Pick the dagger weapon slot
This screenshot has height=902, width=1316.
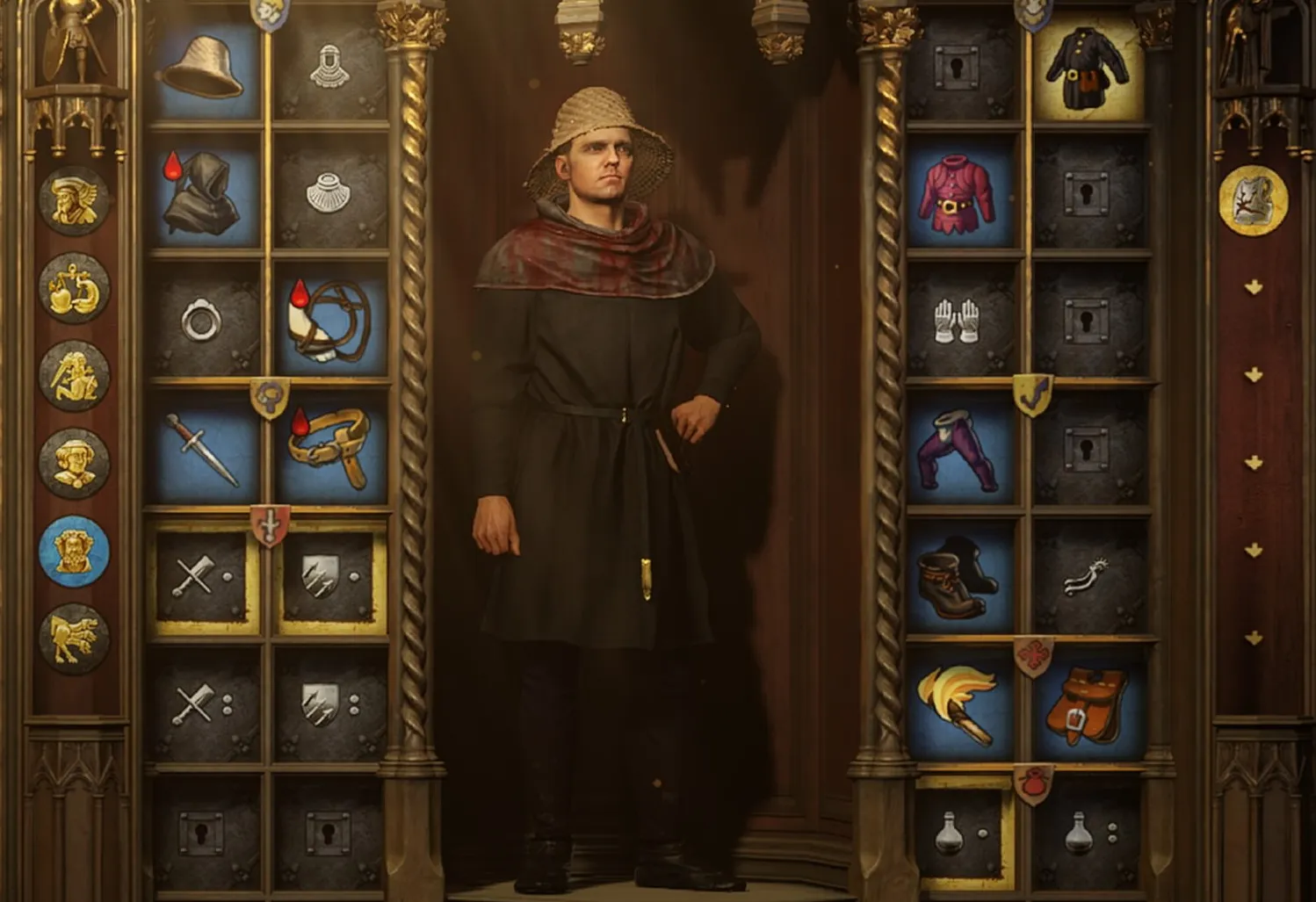[x=204, y=450]
